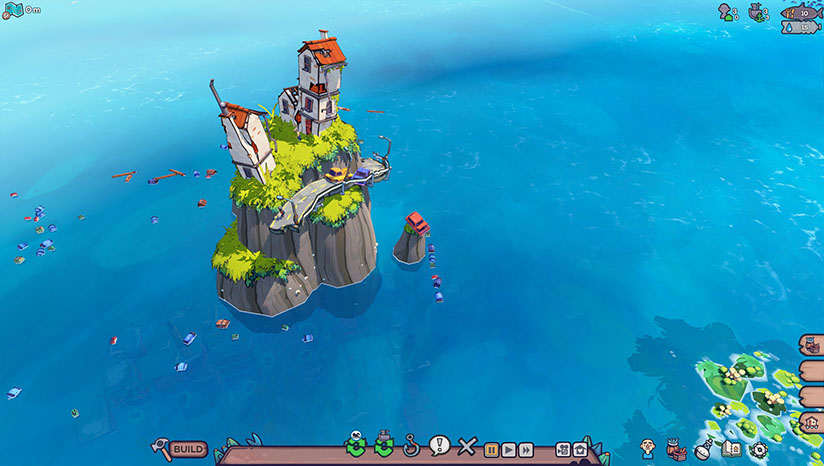This screenshot has height=466, width=824.
Task: Click the skull recycle icon
Action: [x=356, y=446]
